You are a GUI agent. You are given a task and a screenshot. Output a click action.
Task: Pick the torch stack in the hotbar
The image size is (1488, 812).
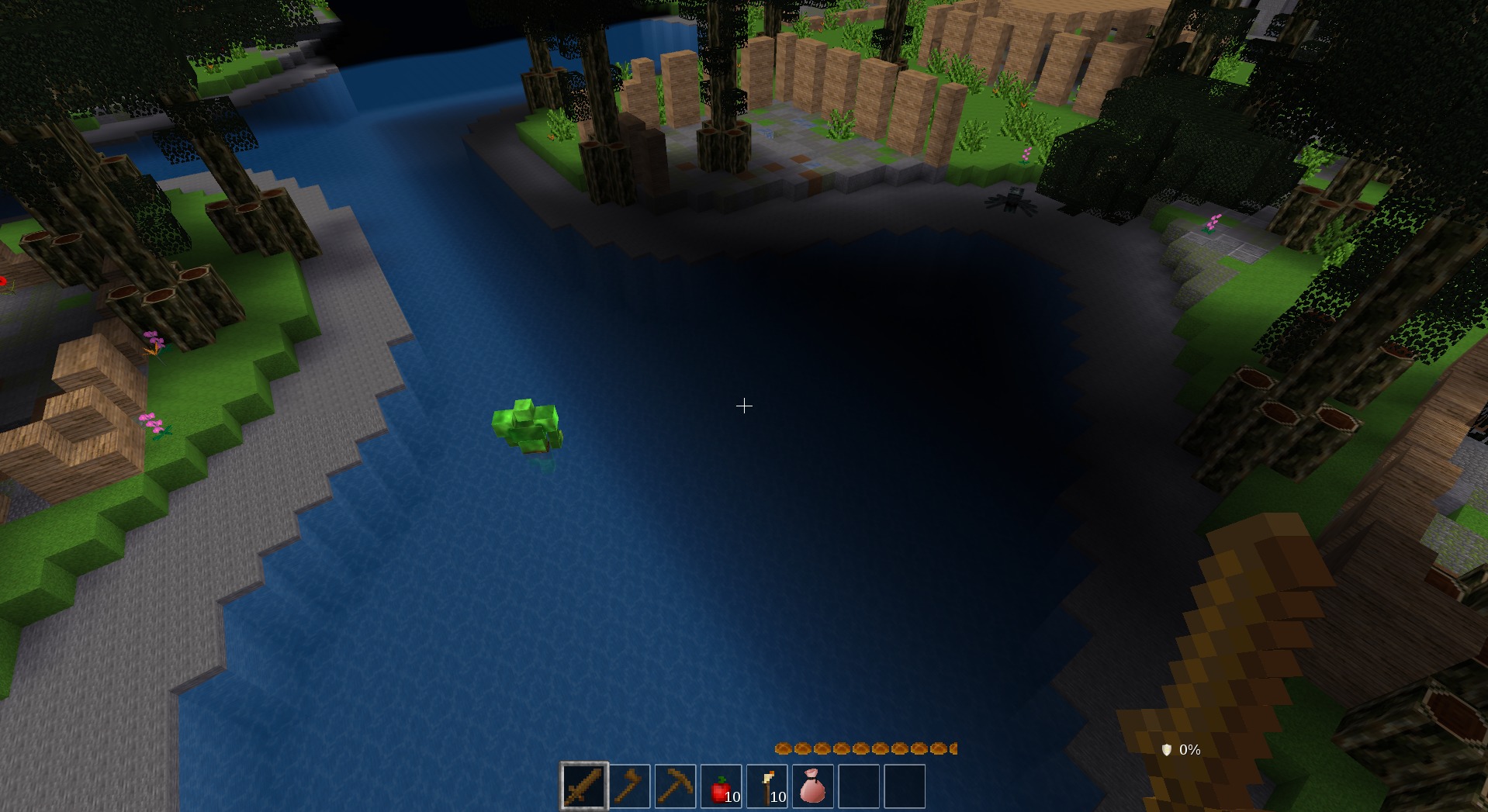pos(767,786)
